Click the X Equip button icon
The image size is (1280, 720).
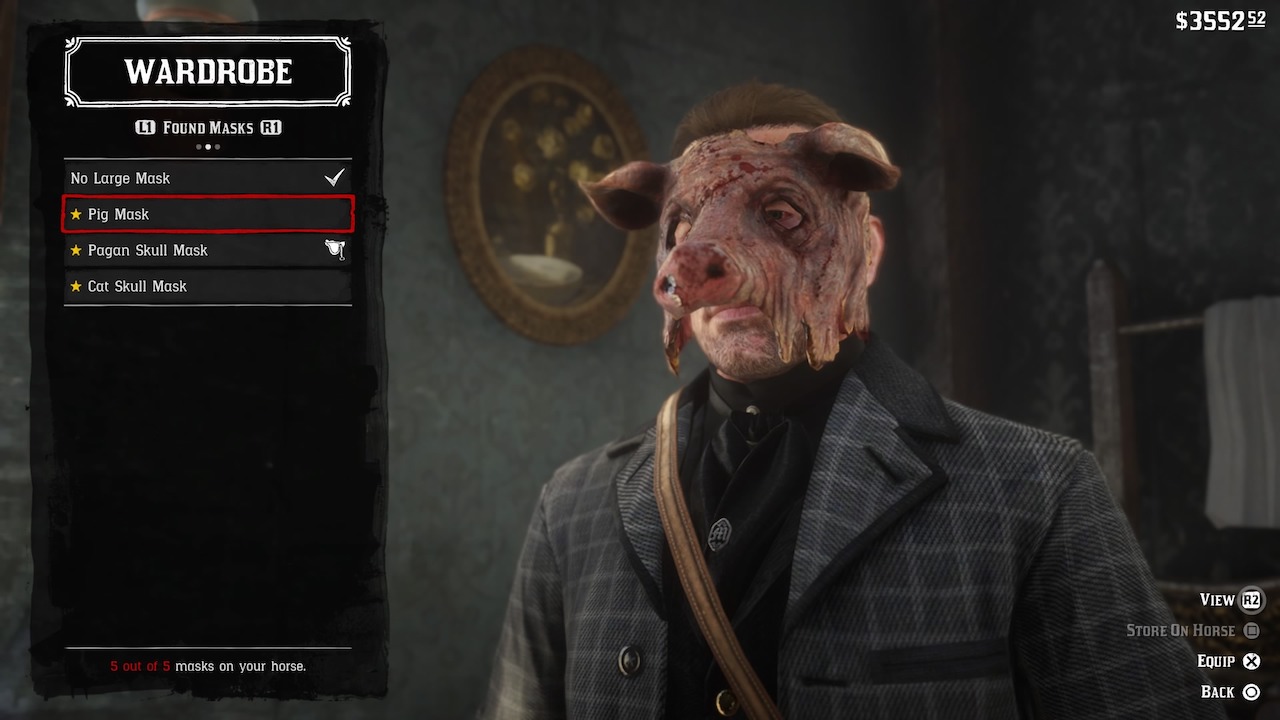point(1250,661)
